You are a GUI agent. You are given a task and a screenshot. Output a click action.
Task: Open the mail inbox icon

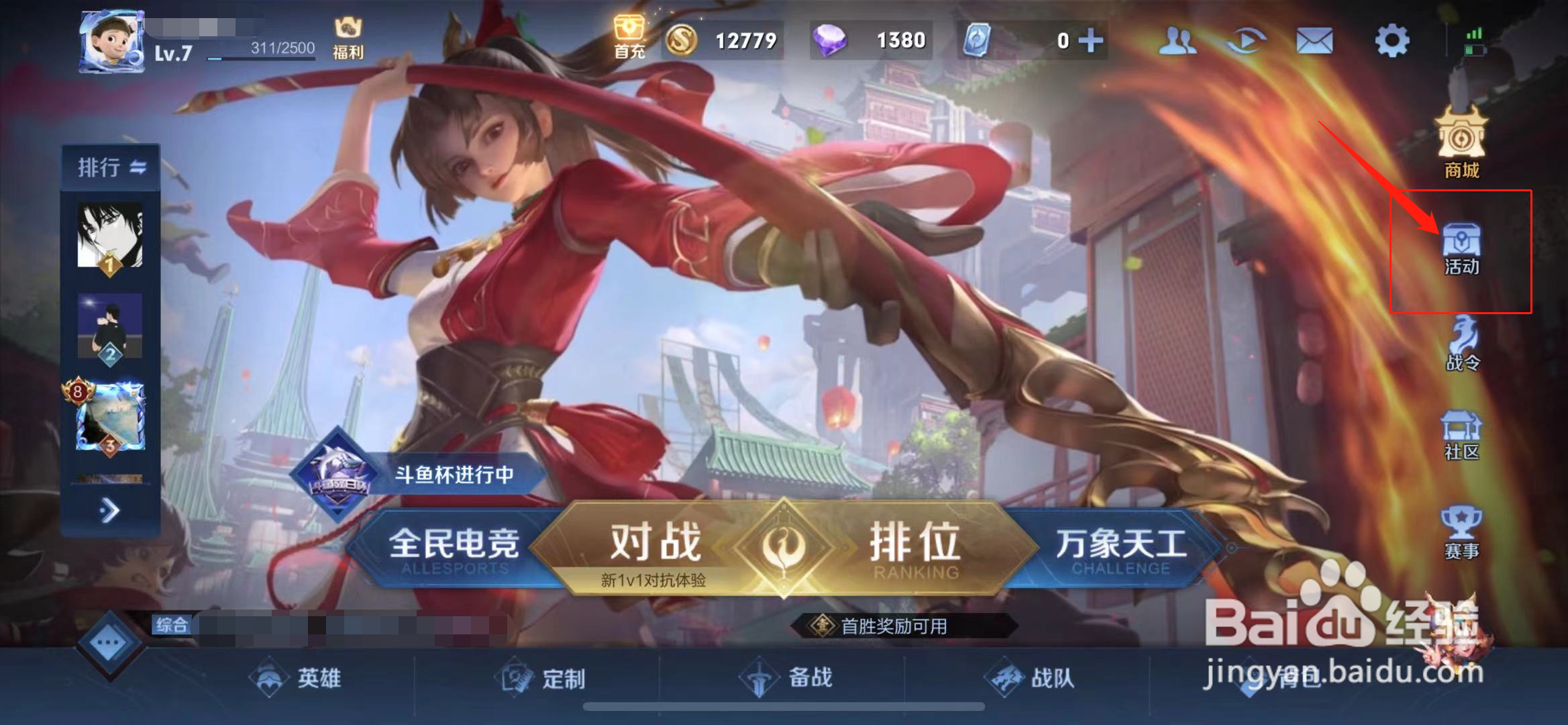pyautogui.click(x=1315, y=40)
